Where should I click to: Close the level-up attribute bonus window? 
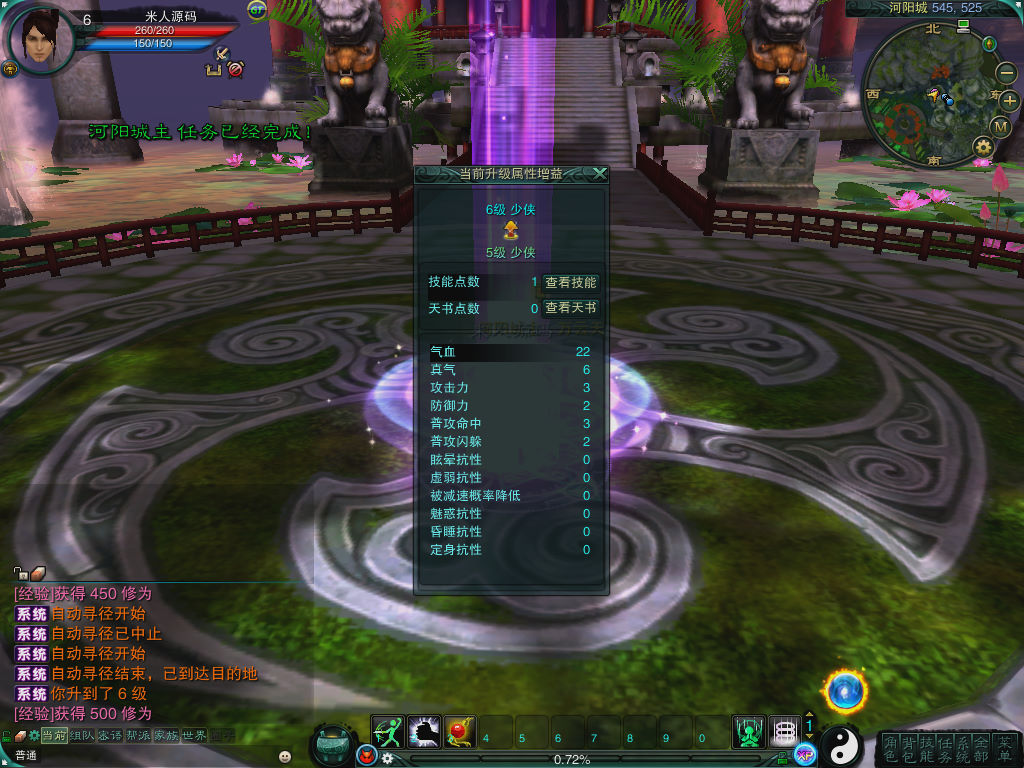(599, 173)
